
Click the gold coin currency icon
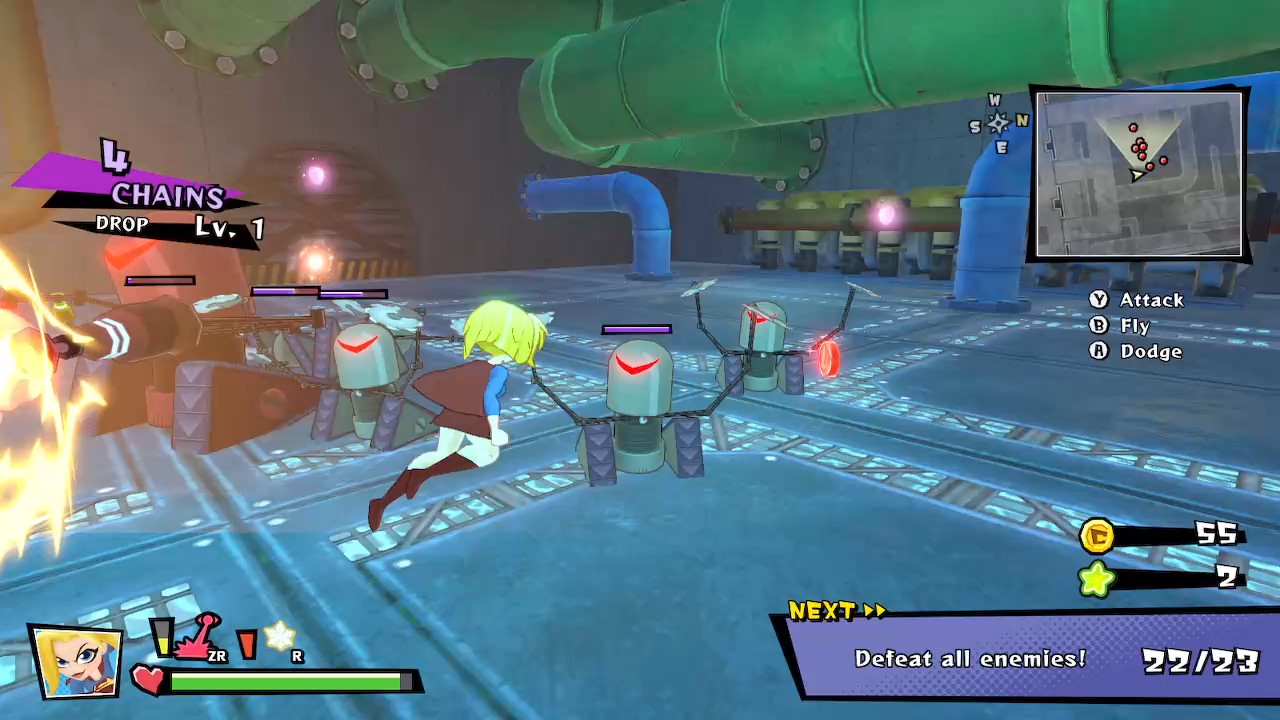(x=1097, y=536)
